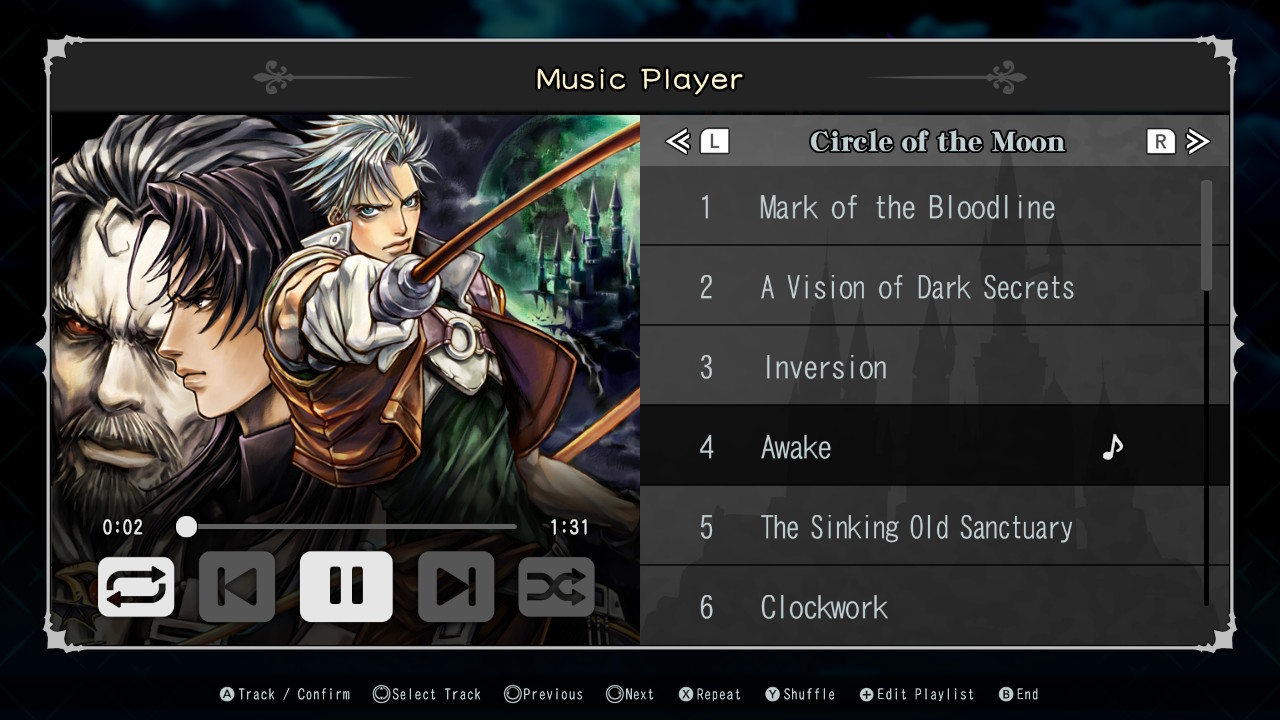Click the R shoulder button icon

click(1160, 141)
